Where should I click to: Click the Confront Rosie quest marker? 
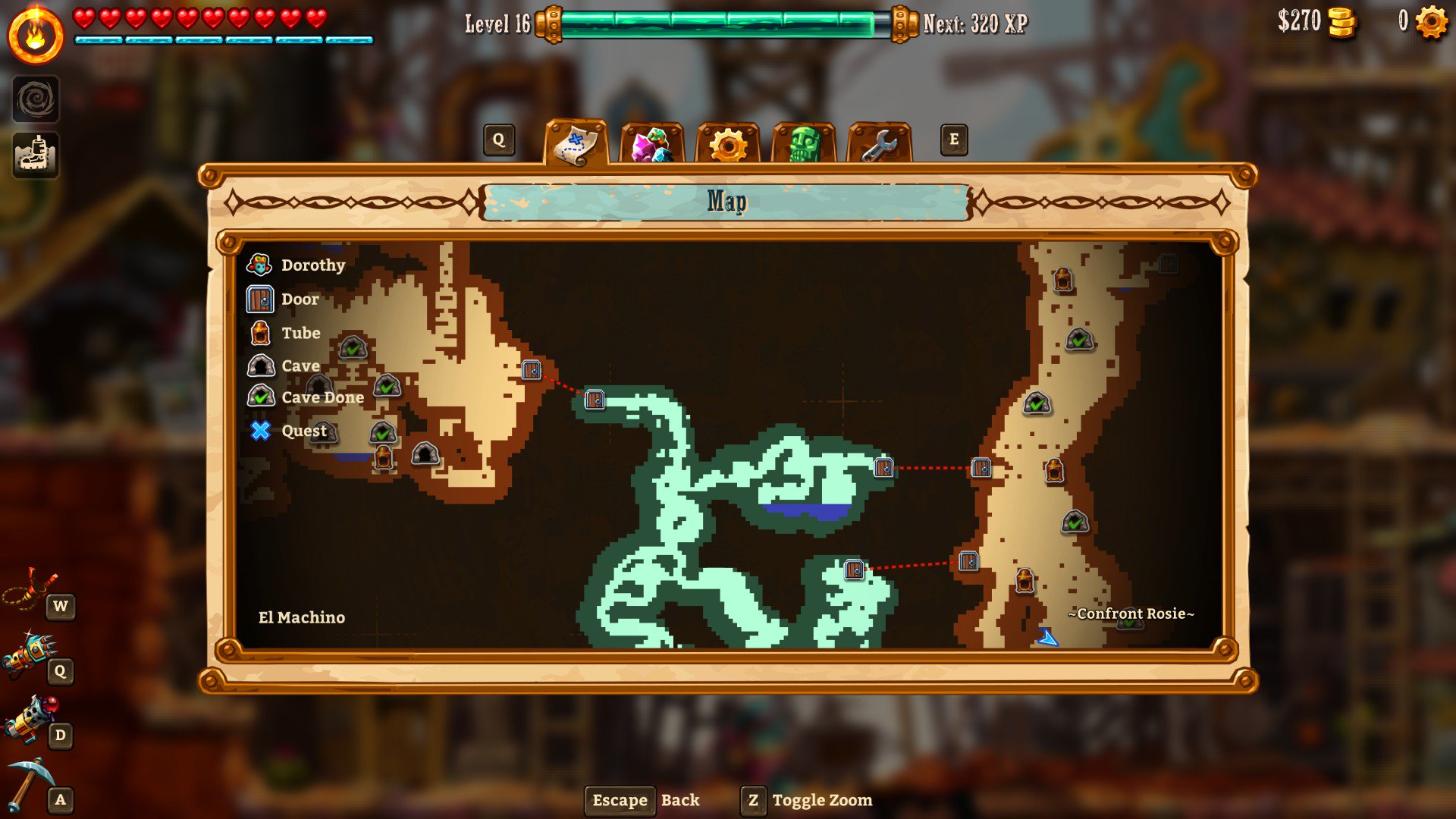click(1130, 614)
